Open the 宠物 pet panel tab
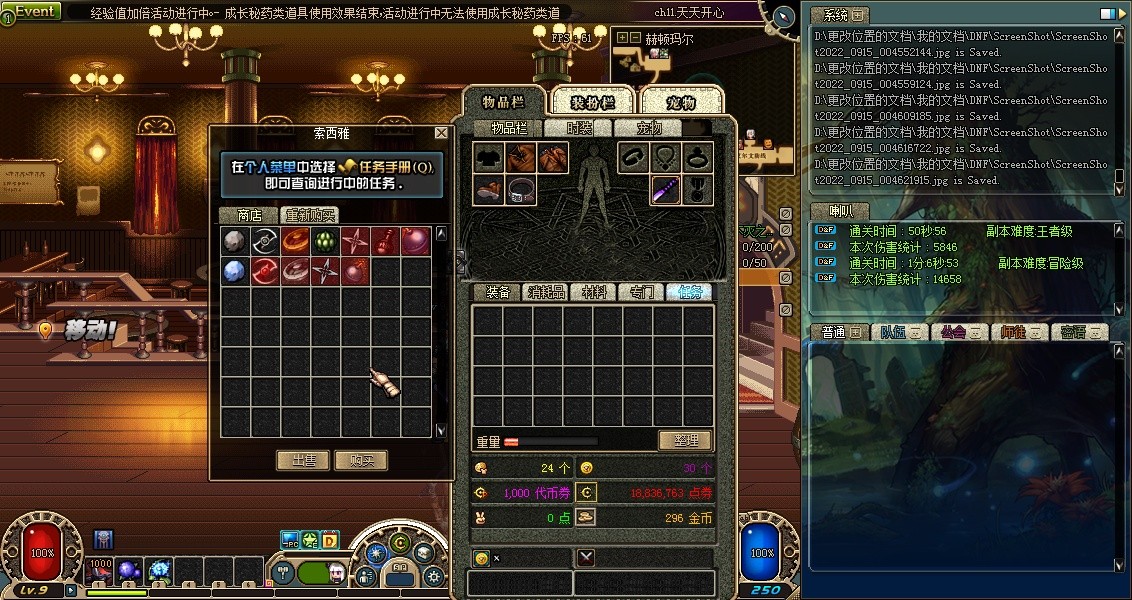The height and width of the screenshot is (600, 1132). (680, 103)
